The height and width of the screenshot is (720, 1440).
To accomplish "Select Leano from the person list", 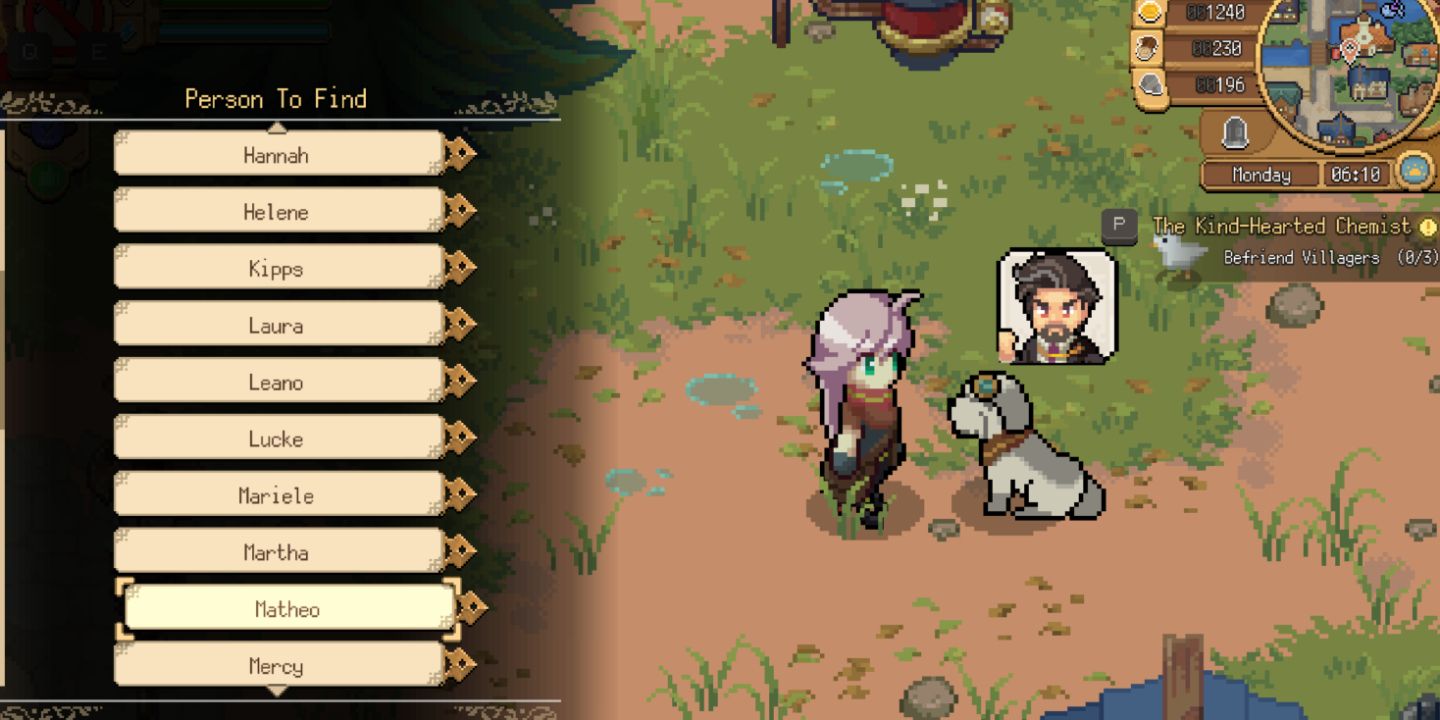I will tap(277, 381).
